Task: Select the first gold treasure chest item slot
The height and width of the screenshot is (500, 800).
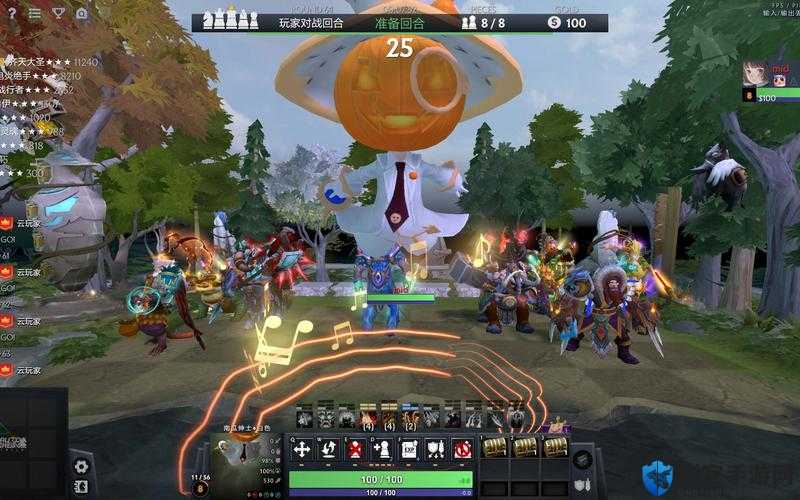Action: (x=494, y=447)
